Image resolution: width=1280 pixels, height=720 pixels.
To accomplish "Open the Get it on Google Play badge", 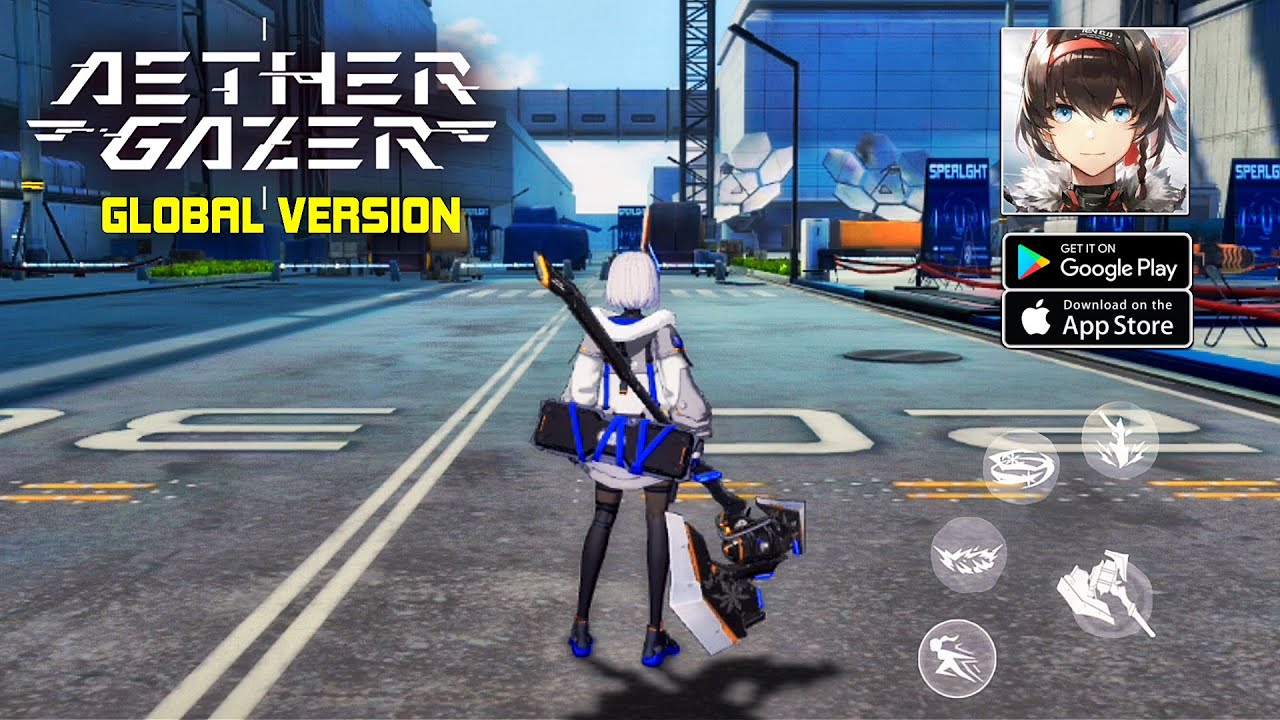I will (x=1096, y=261).
